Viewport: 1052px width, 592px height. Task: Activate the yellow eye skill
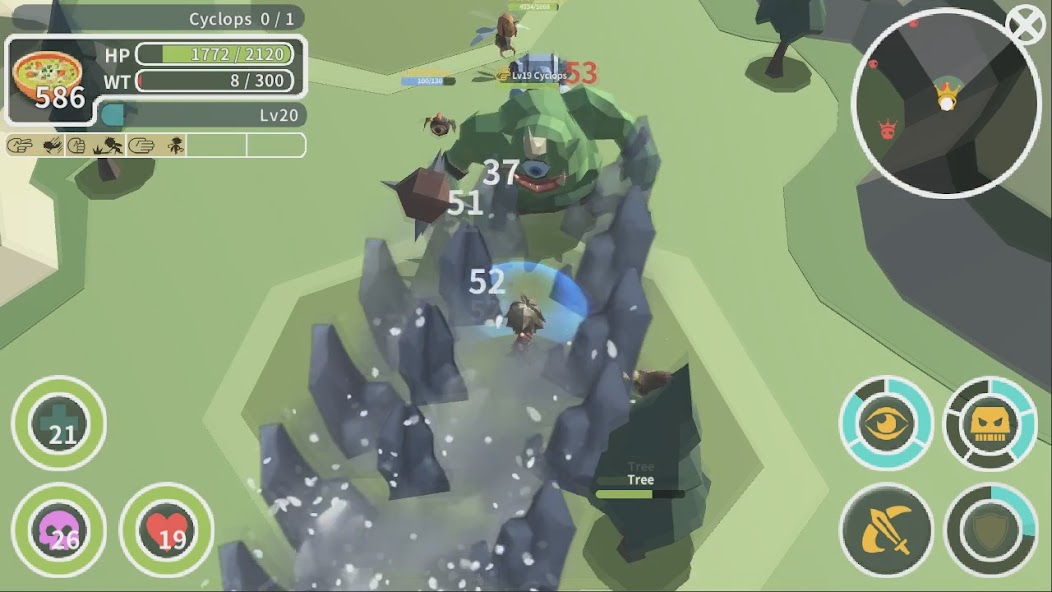pos(886,423)
